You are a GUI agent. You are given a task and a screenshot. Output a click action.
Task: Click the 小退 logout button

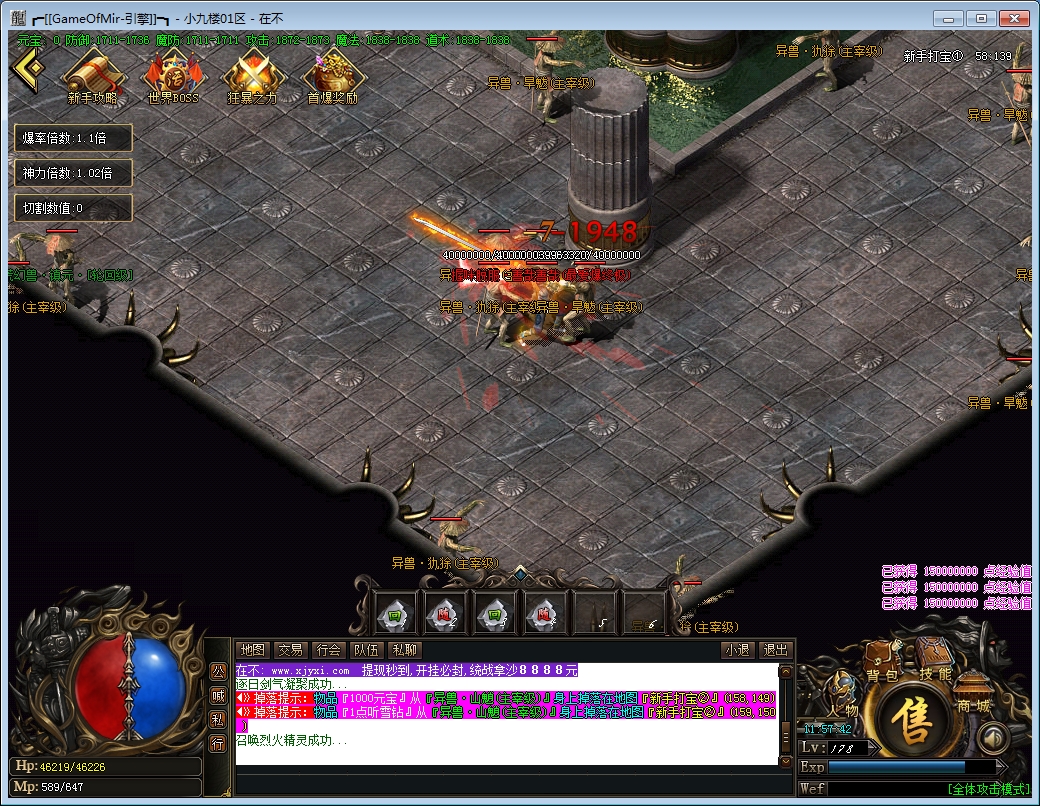click(738, 650)
